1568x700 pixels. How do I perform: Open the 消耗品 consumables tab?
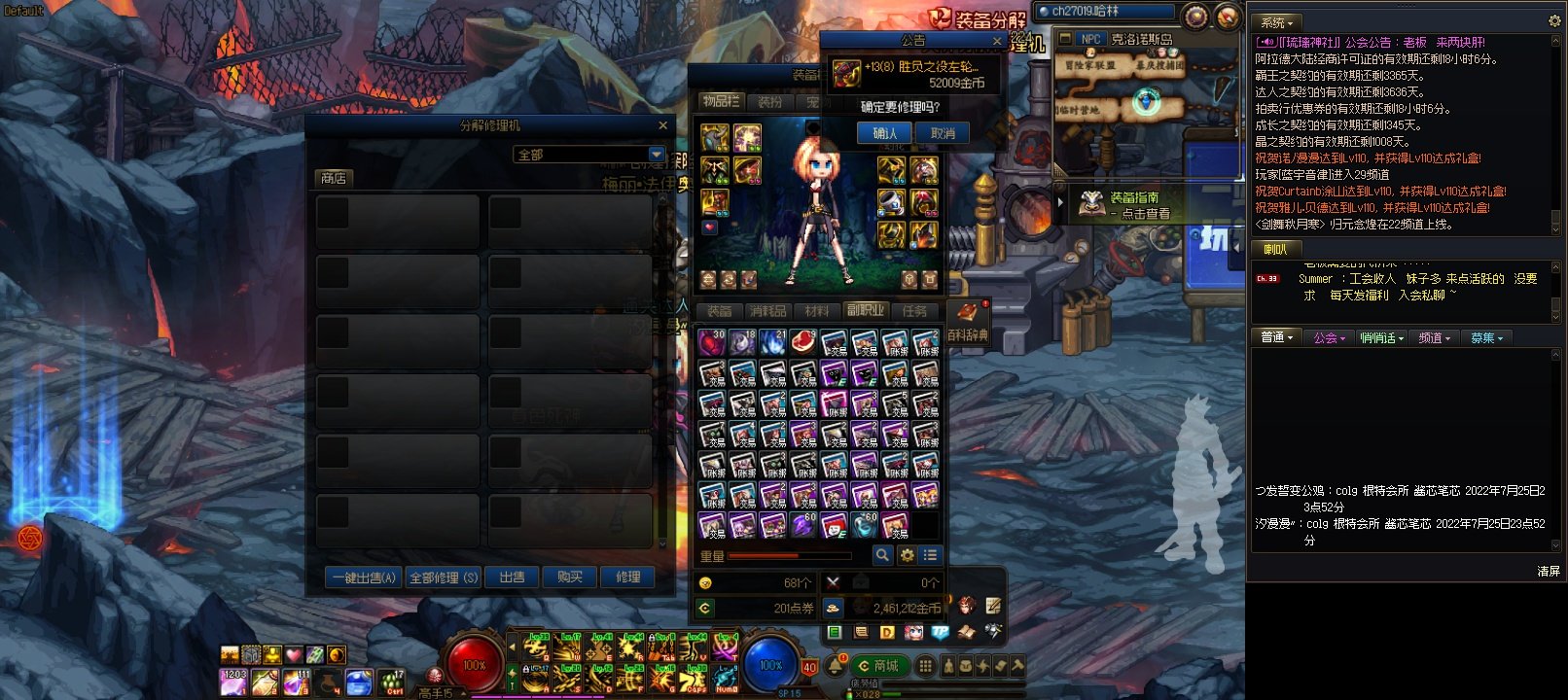click(767, 311)
